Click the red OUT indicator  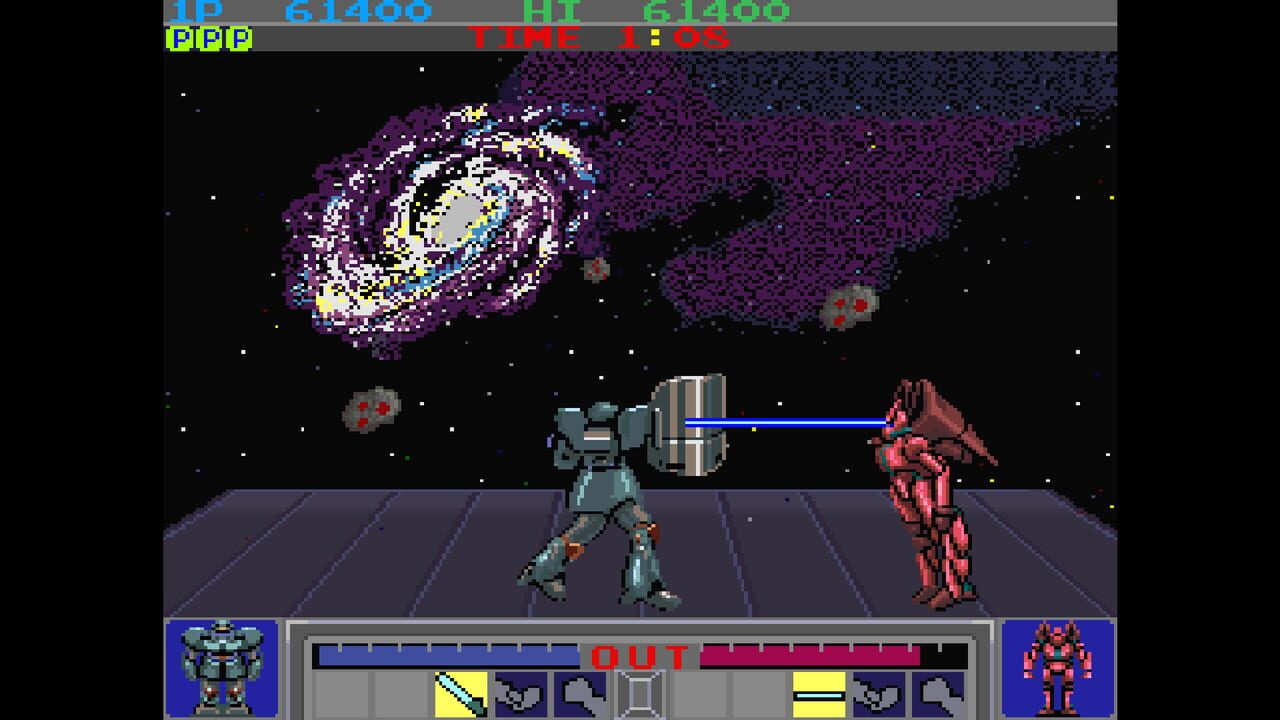638,655
